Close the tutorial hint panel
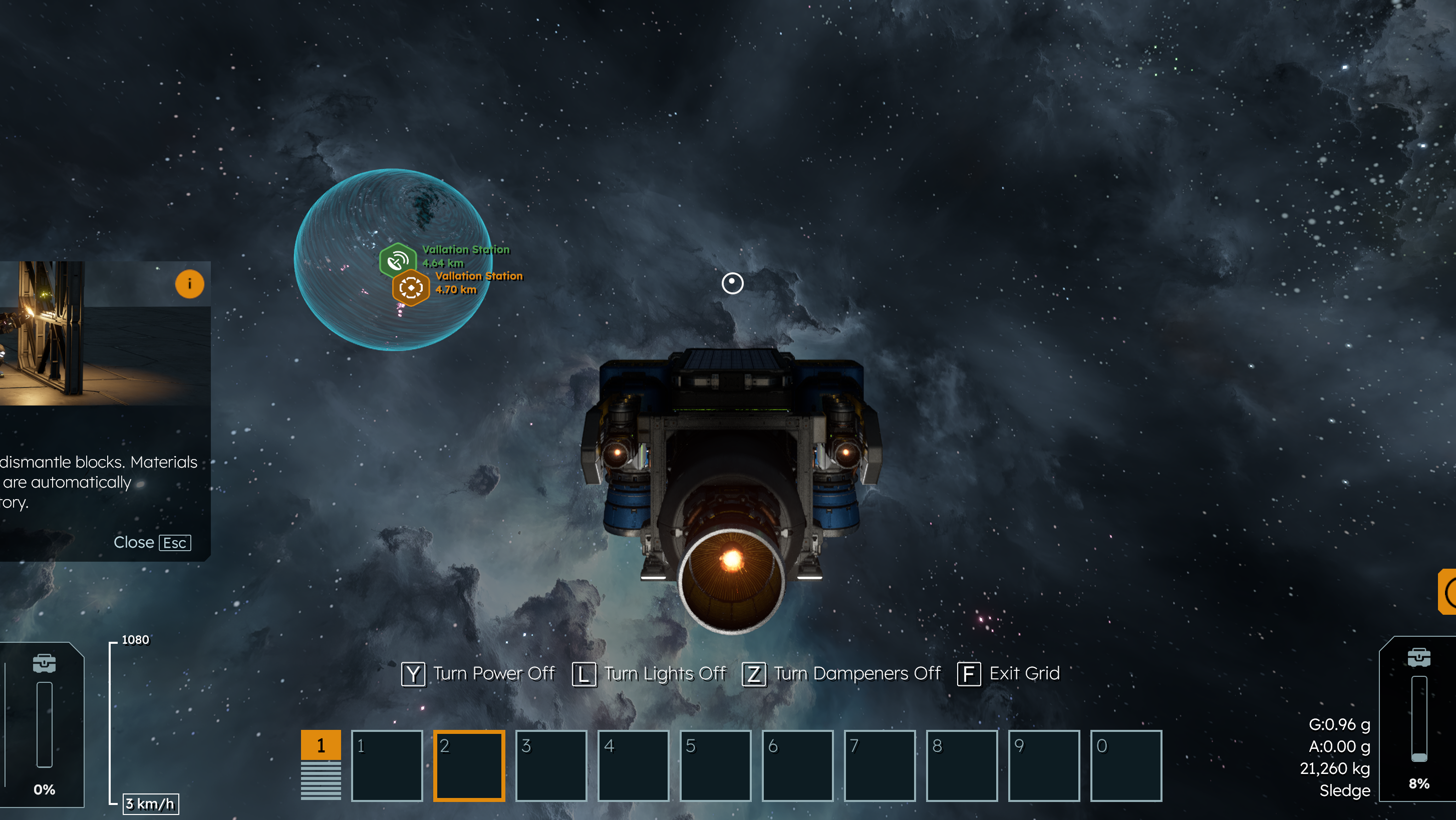Viewport: 1456px width, 820px height. point(152,543)
